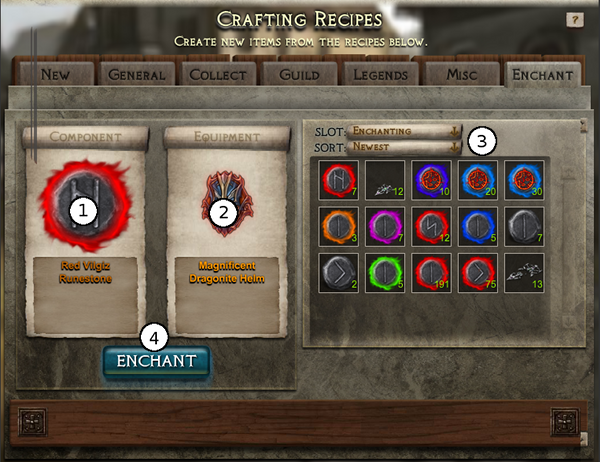Viewport: 600px width, 462px height.
Task: Select the green runestone with count 5
Action: coord(385,272)
